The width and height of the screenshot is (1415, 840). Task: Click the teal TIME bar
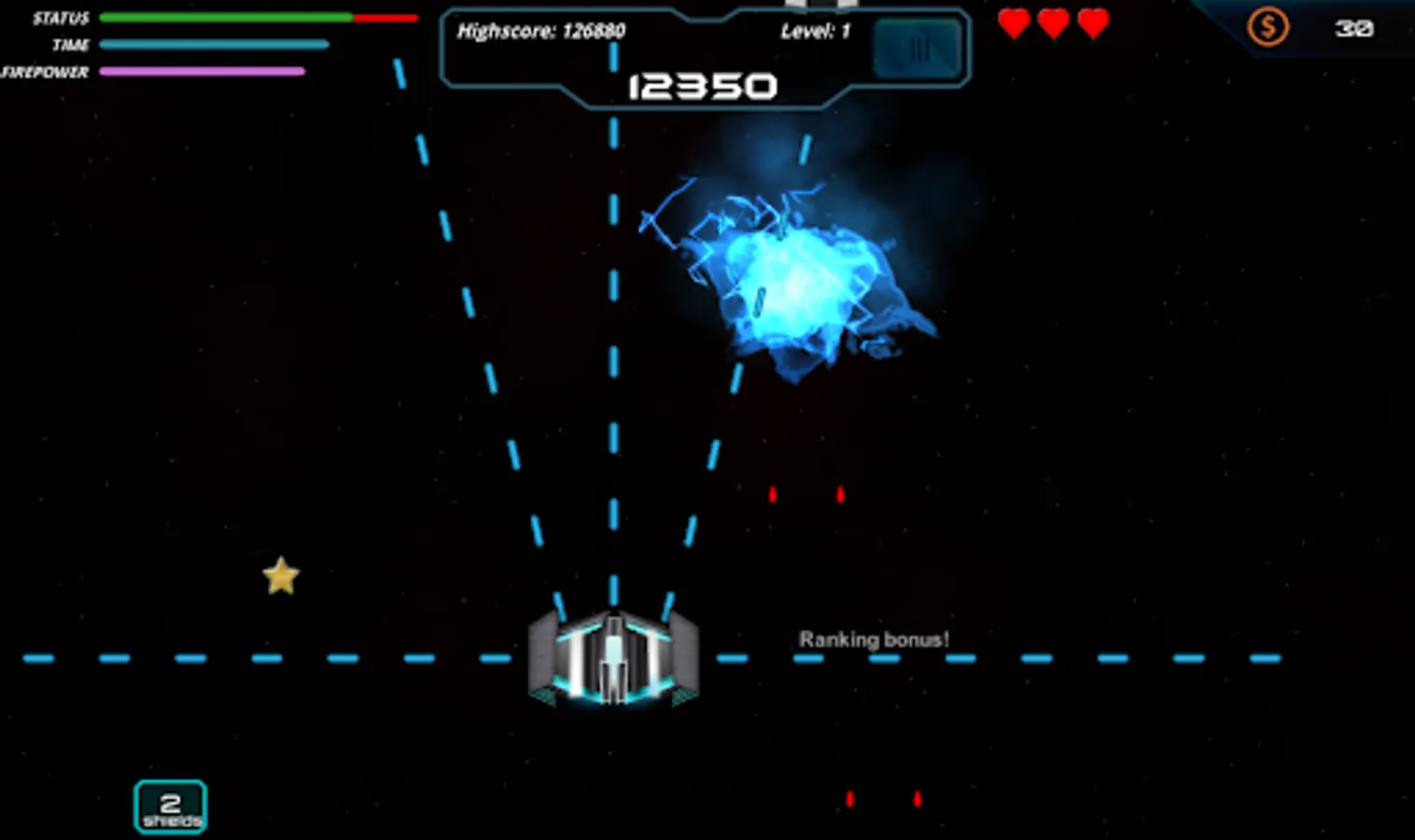tap(213, 44)
